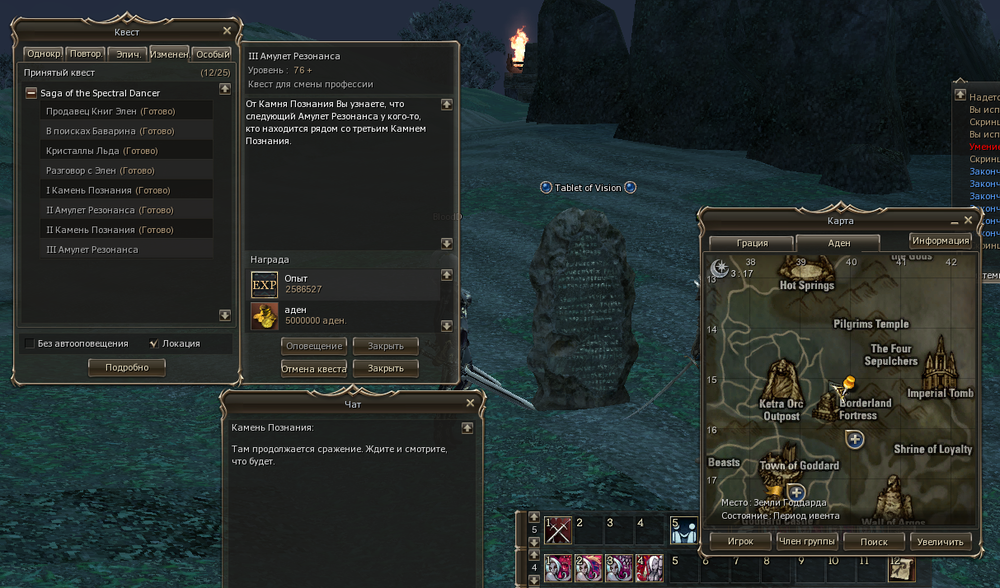
Task: Collapse the Saga of the Spectral Dancer entry
Action: [32, 93]
